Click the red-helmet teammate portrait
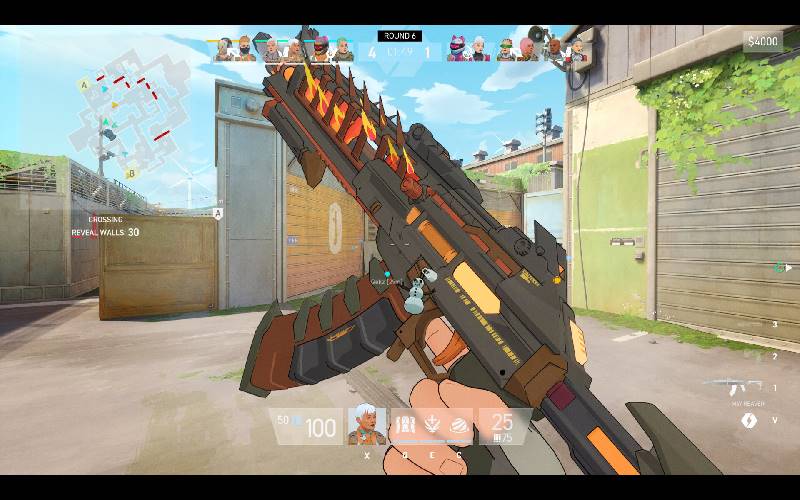800x500 pixels. (320, 49)
